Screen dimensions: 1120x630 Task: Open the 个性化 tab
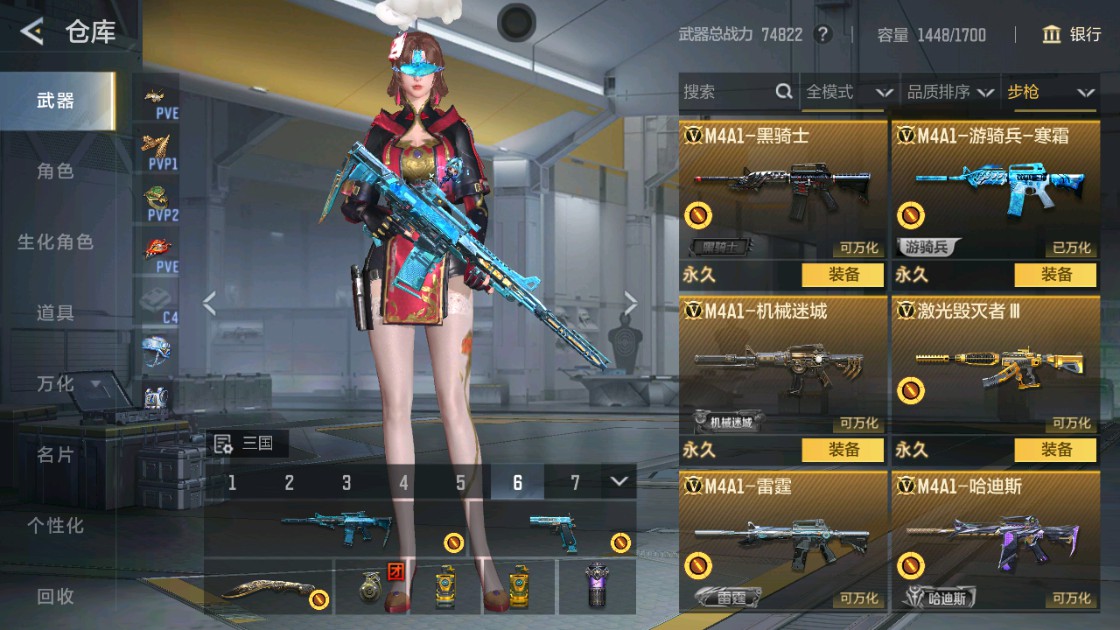pos(56,525)
